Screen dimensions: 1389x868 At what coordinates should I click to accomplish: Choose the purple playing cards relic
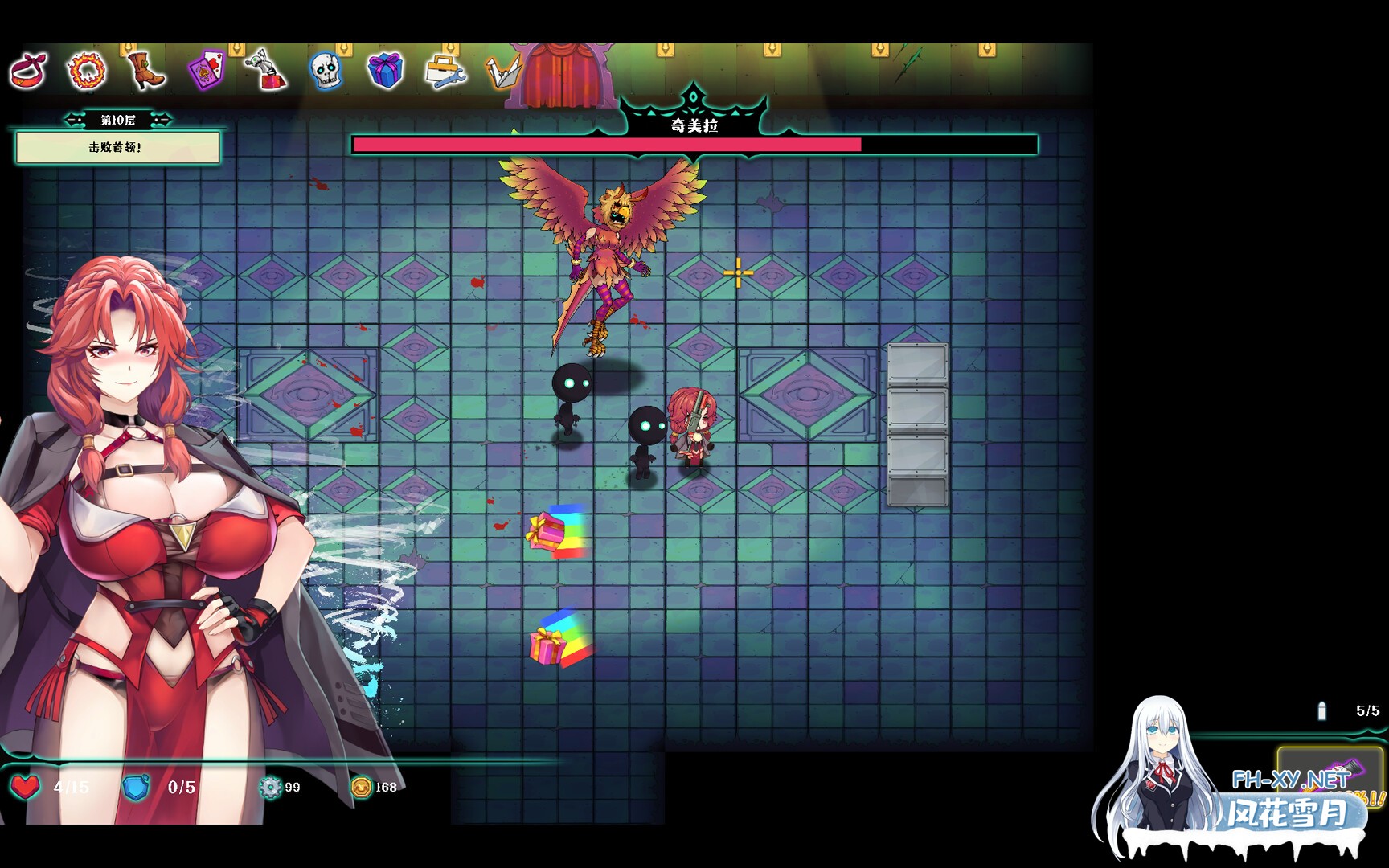click(206, 71)
